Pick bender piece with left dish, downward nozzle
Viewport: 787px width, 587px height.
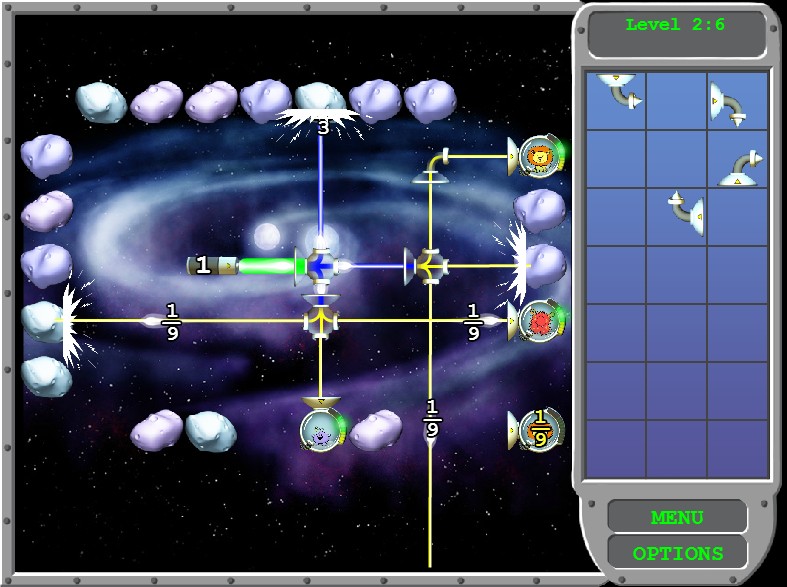(730, 103)
